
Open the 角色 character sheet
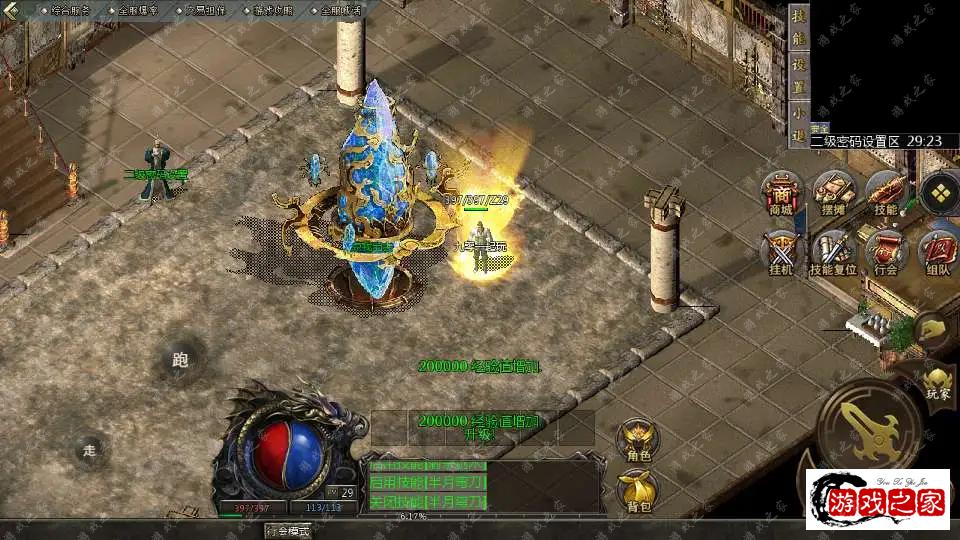click(637, 440)
